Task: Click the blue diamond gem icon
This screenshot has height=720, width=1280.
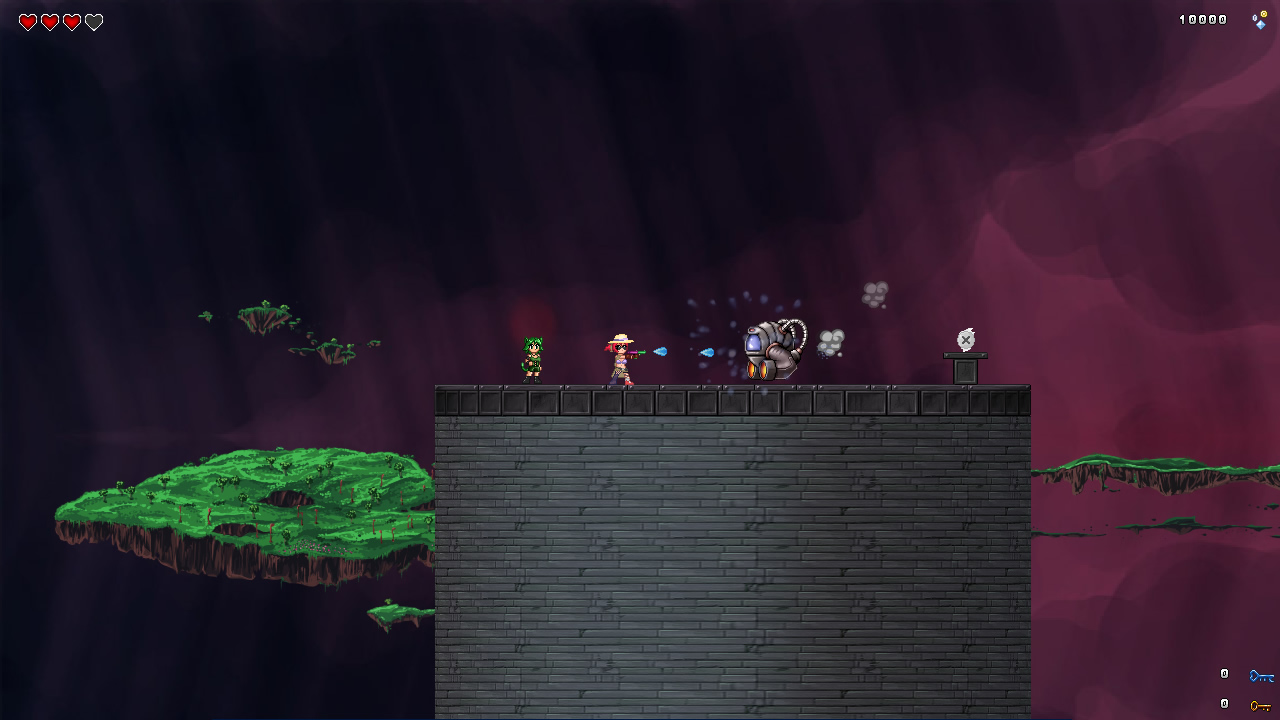Action: tap(1261, 25)
